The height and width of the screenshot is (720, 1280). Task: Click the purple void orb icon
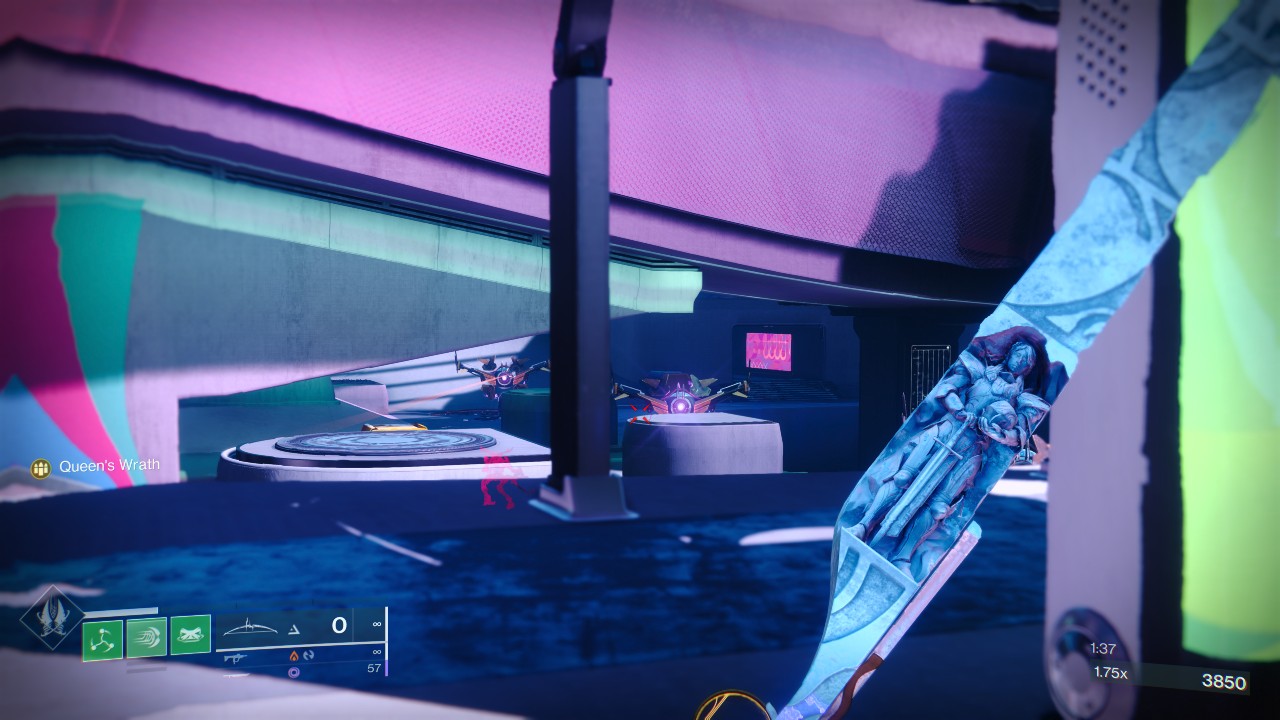[292, 670]
